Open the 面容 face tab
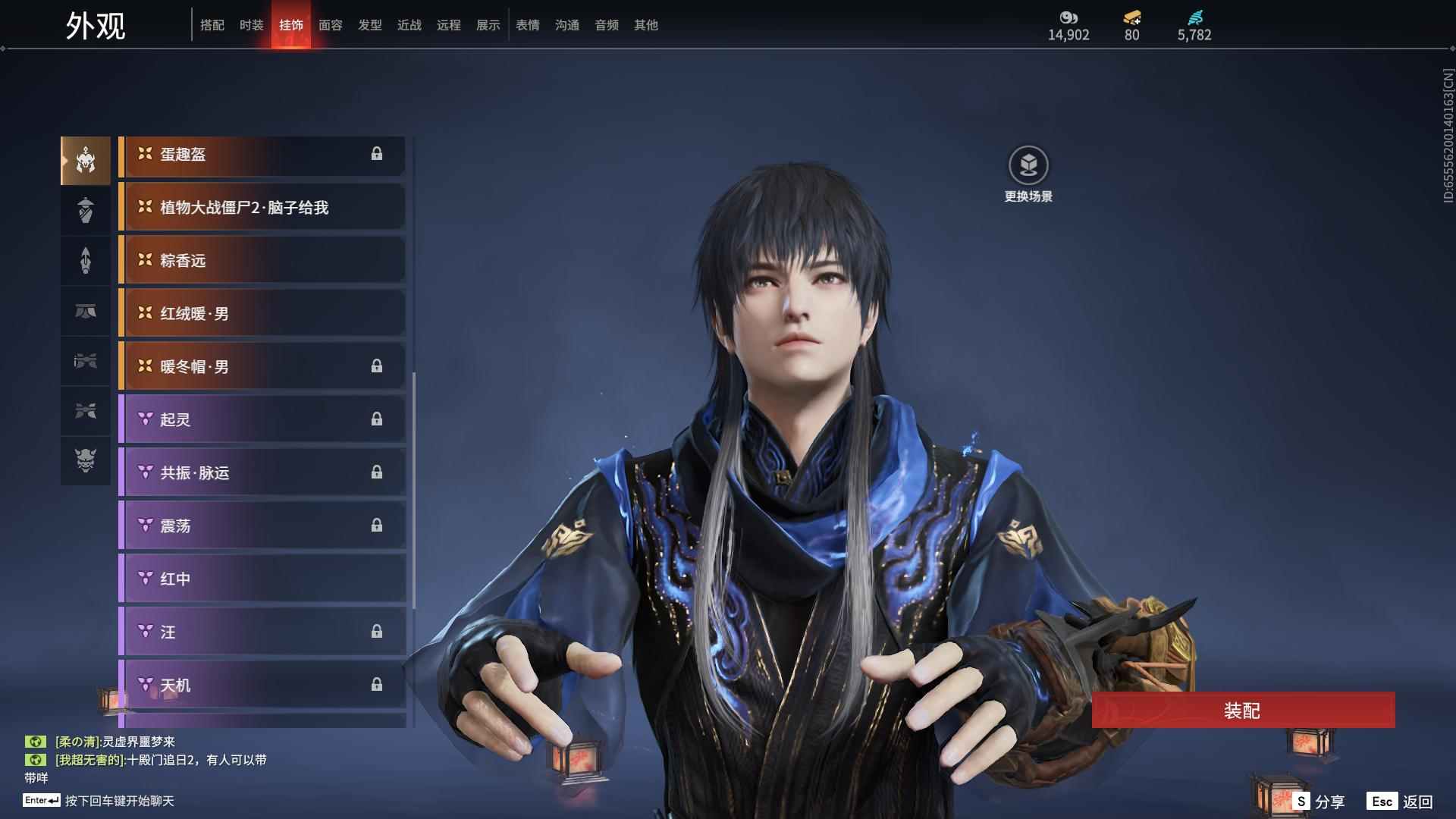 point(330,25)
